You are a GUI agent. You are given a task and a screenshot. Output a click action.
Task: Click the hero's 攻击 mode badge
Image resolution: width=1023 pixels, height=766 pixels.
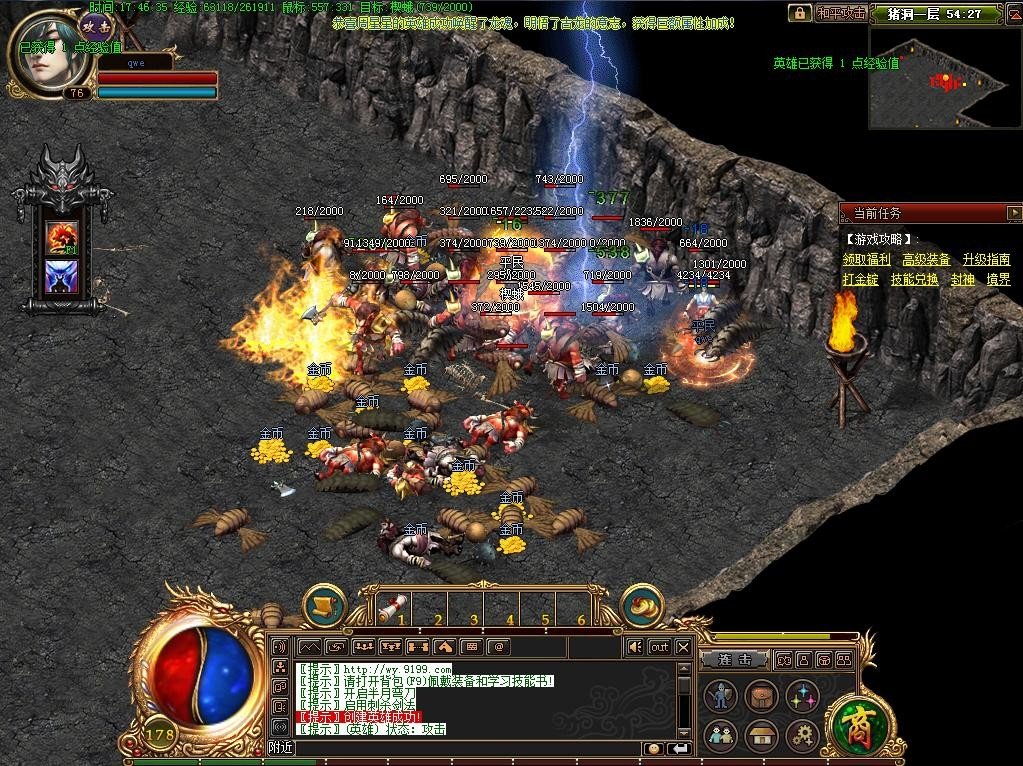97,27
